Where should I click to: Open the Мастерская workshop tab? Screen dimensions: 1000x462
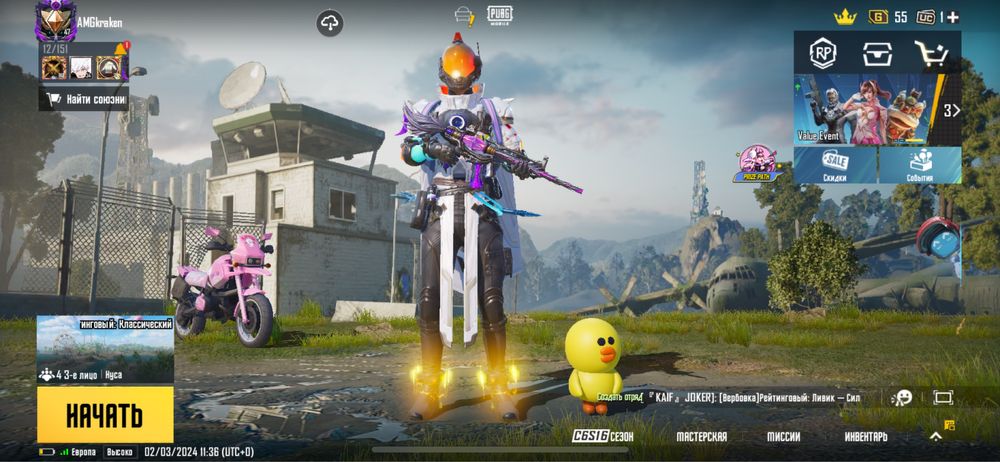(x=701, y=437)
